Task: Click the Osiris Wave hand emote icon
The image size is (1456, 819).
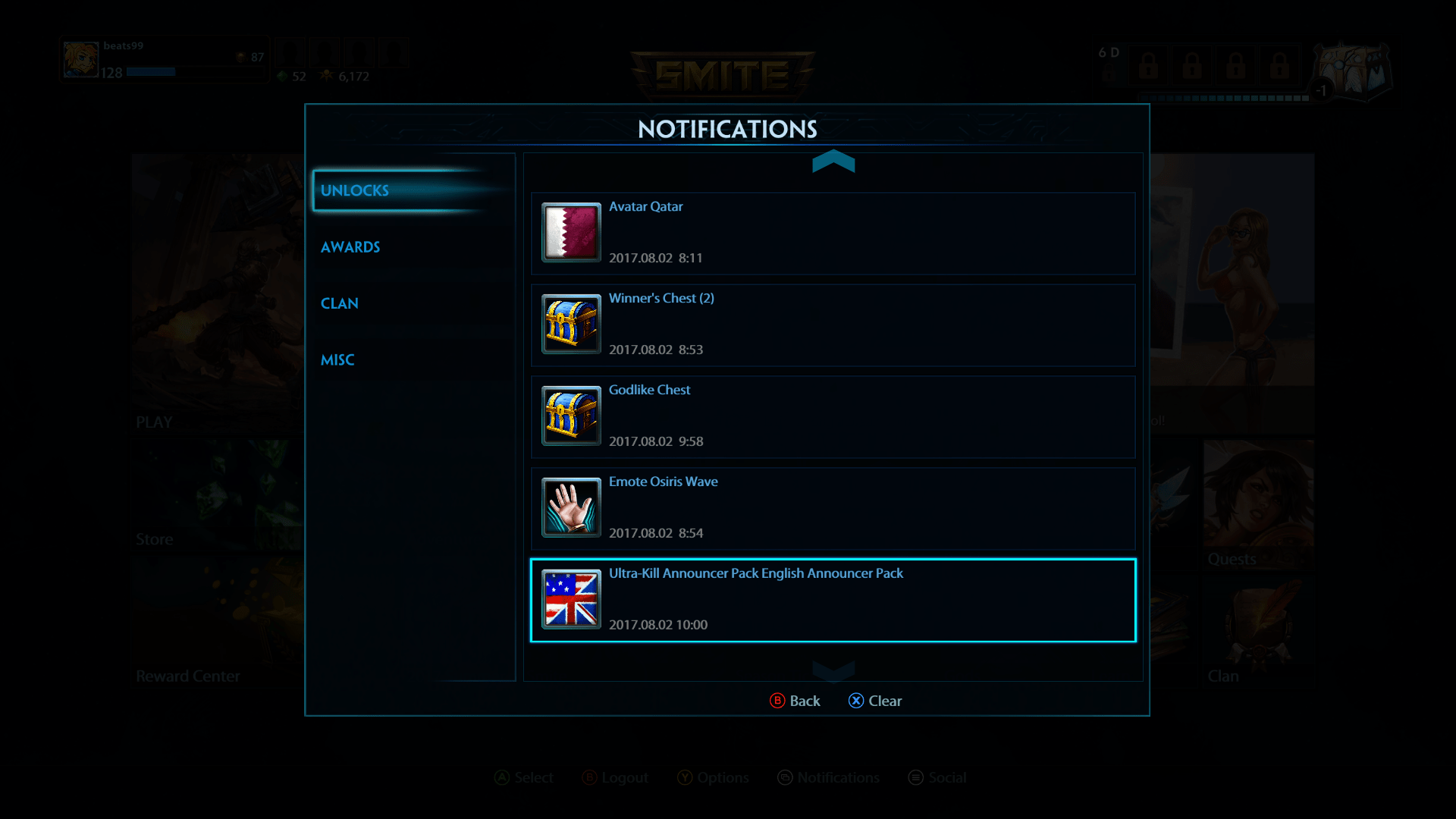Action: 570,508
